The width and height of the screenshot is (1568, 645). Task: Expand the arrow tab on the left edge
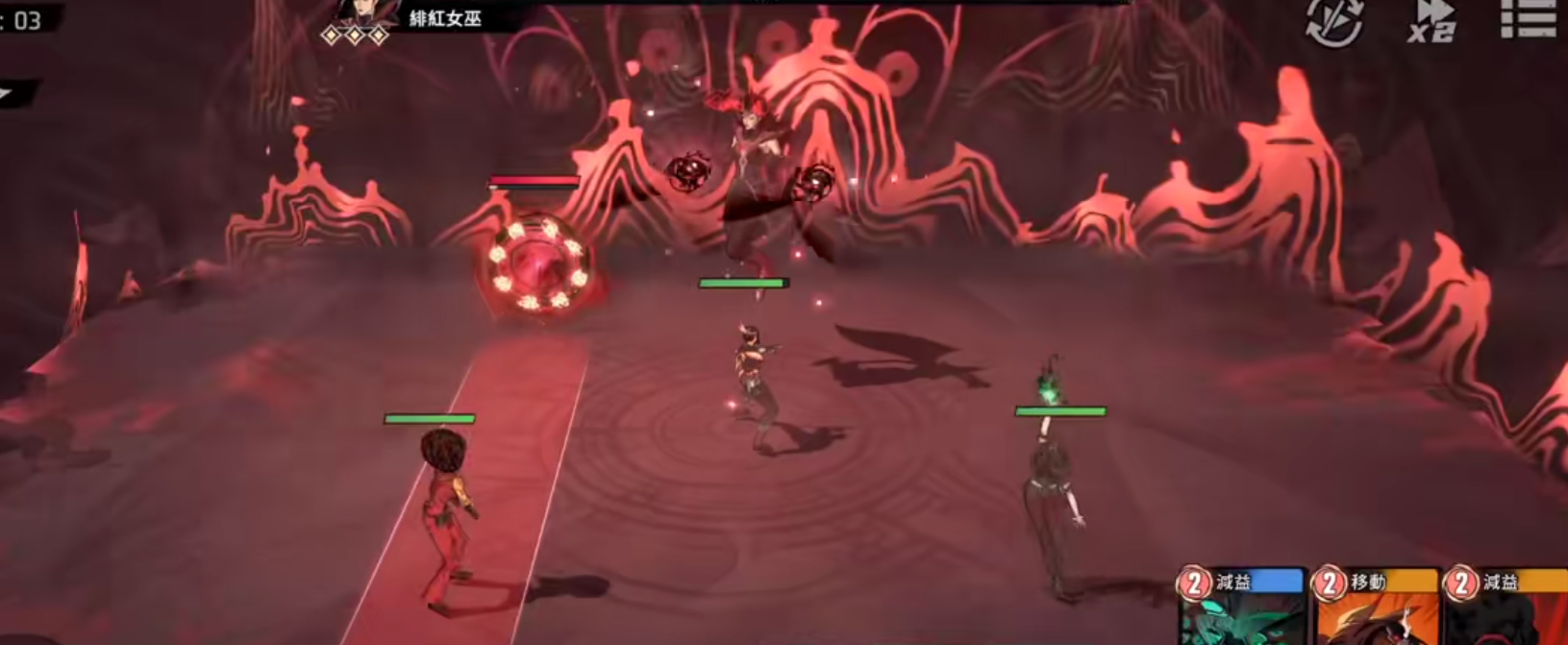(13, 93)
